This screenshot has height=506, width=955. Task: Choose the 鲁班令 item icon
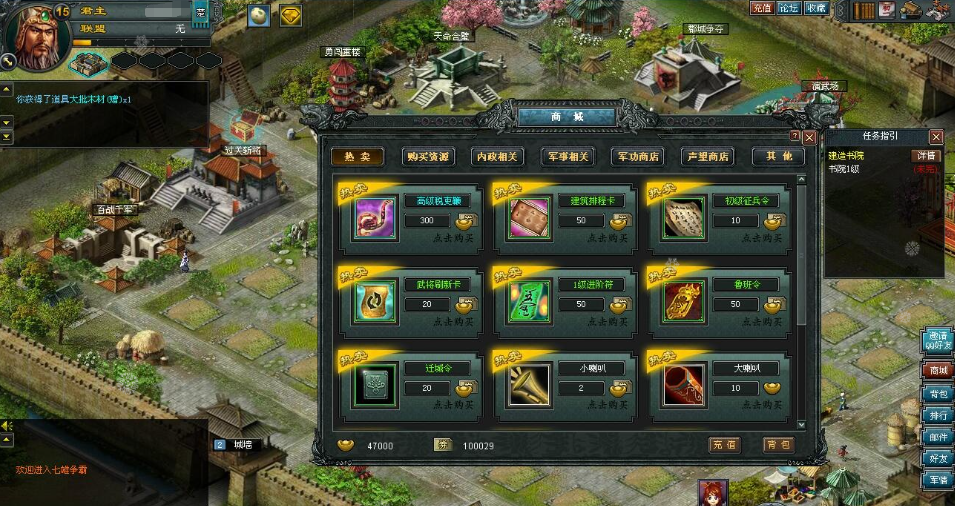683,302
